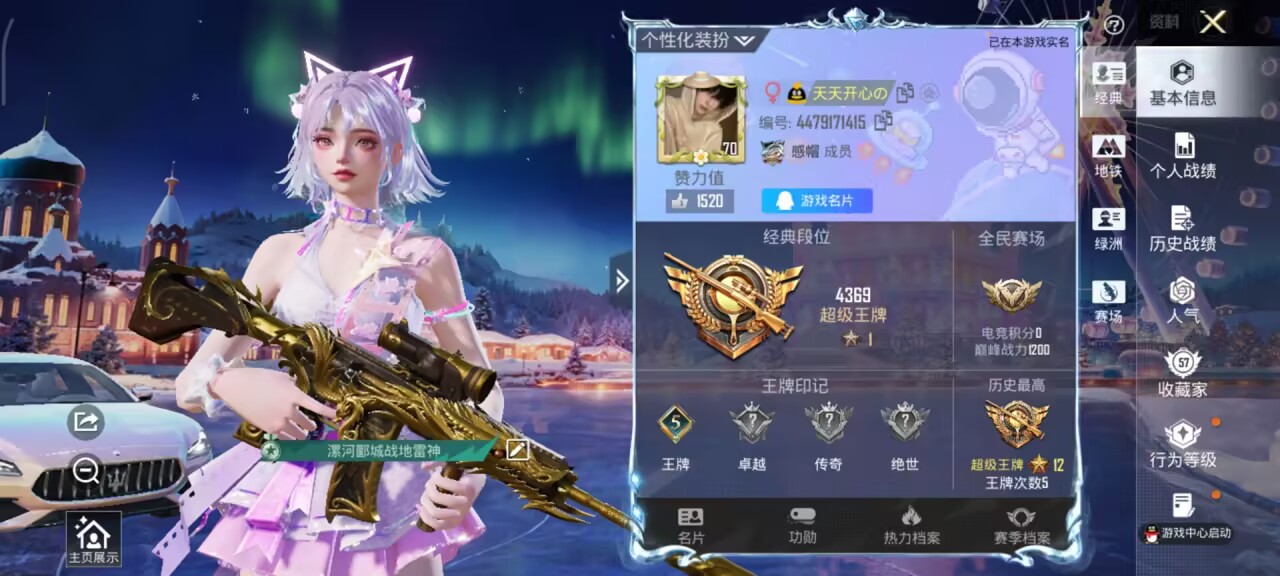
Task: Click the 主页展示 homepage display button
Action: click(x=93, y=540)
